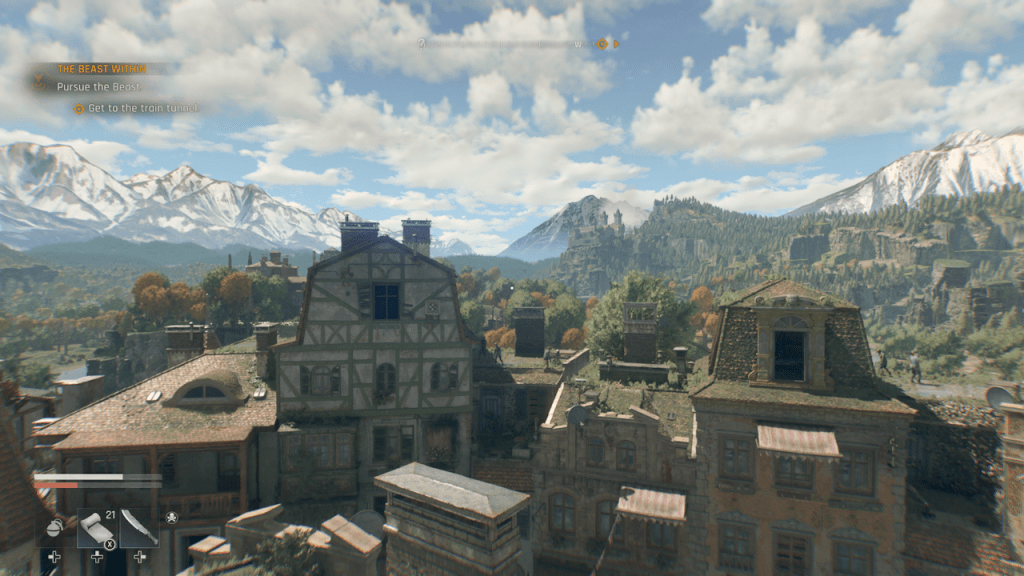Select the grenade throwable slot
1024x576 pixels.
point(54,526)
